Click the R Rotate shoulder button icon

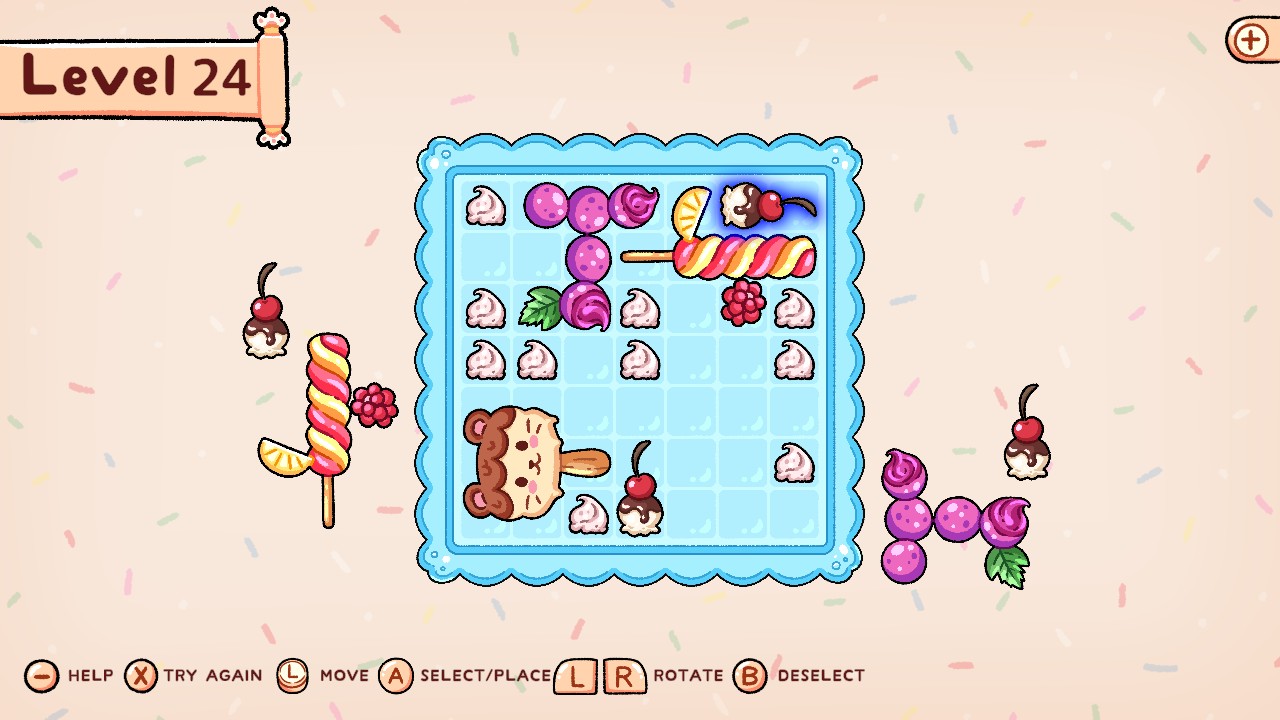(x=625, y=676)
